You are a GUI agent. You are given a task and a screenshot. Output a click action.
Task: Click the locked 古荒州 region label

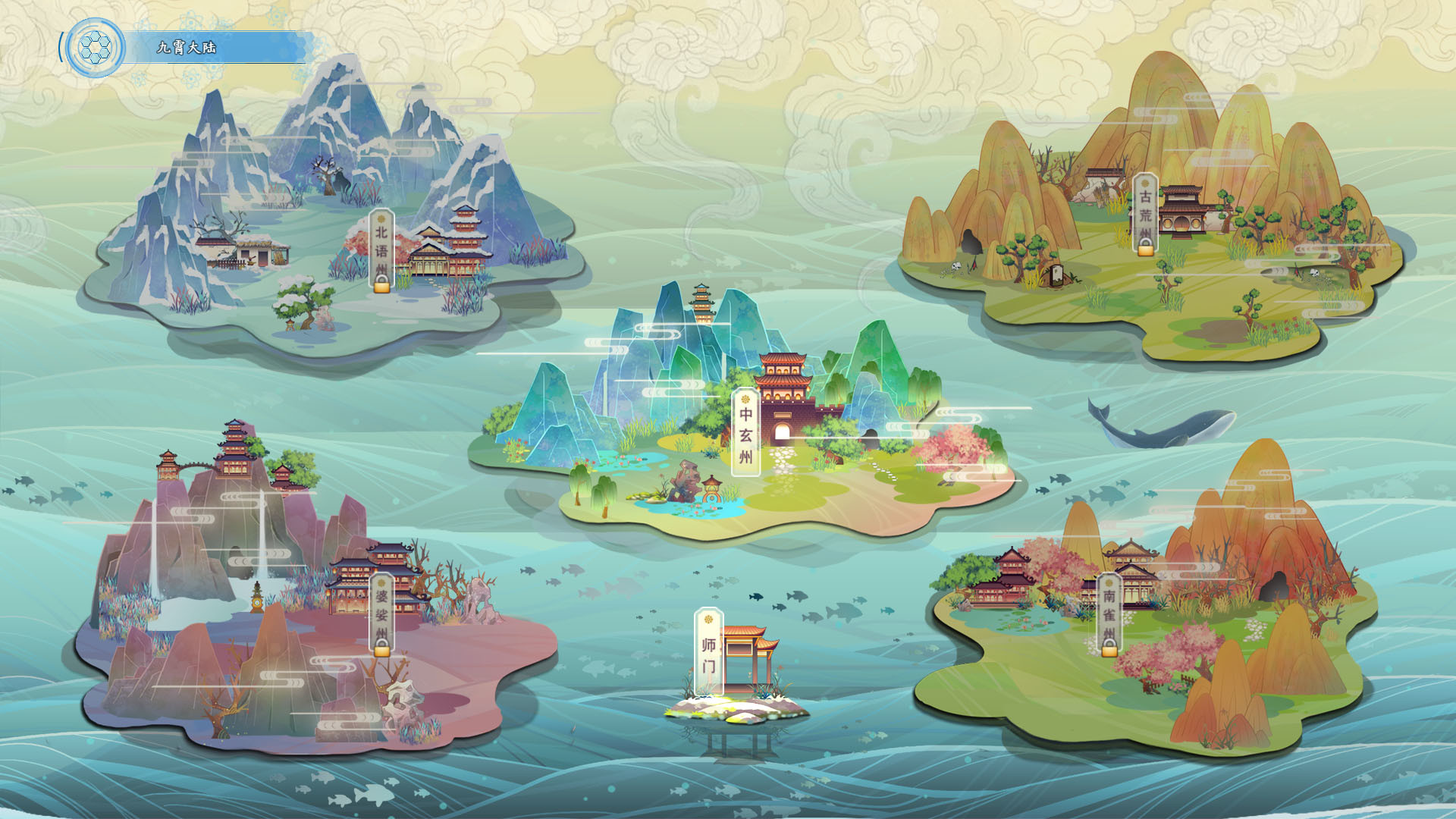tap(1145, 214)
